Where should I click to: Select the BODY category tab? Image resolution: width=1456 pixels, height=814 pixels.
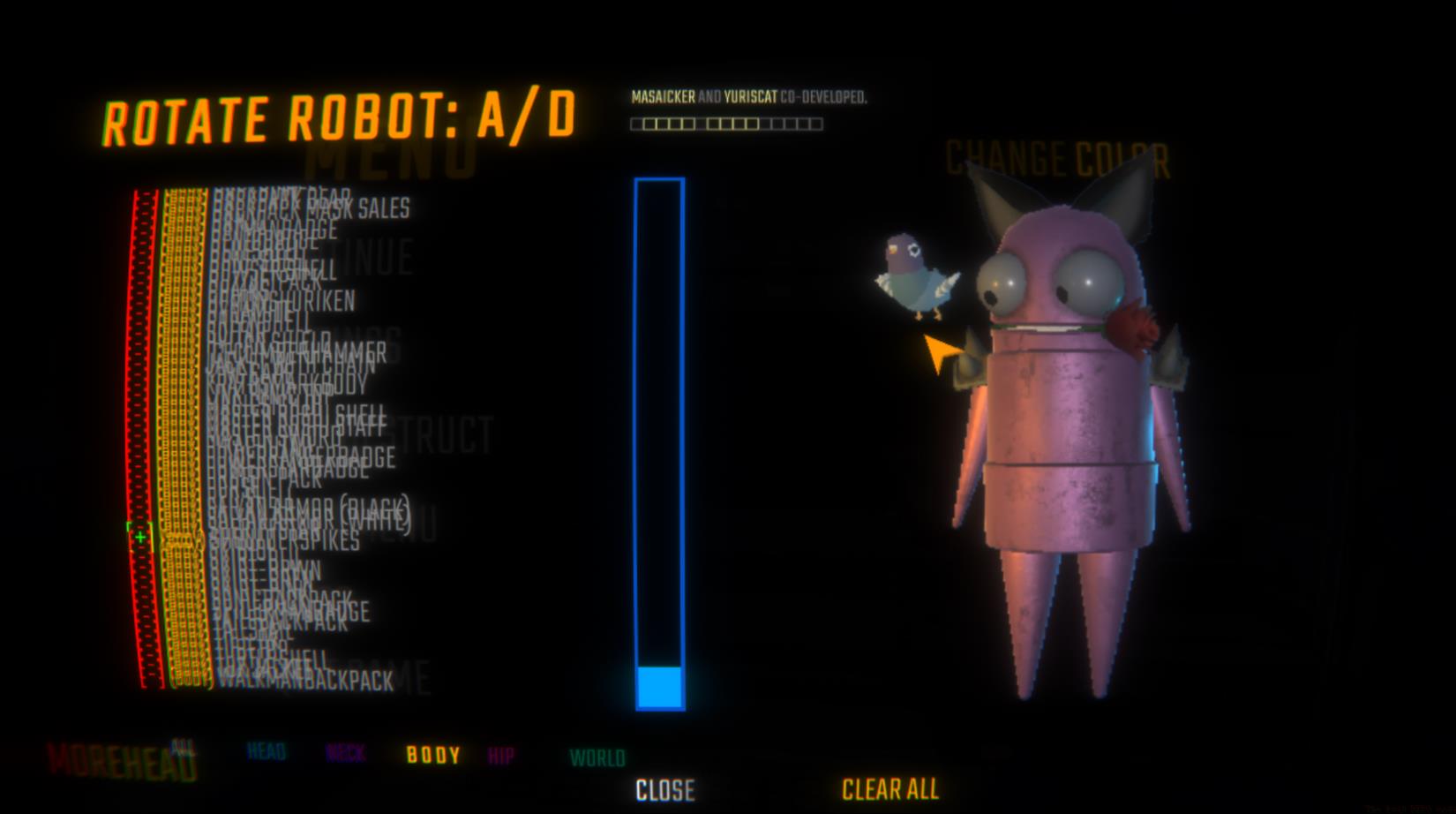(433, 755)
